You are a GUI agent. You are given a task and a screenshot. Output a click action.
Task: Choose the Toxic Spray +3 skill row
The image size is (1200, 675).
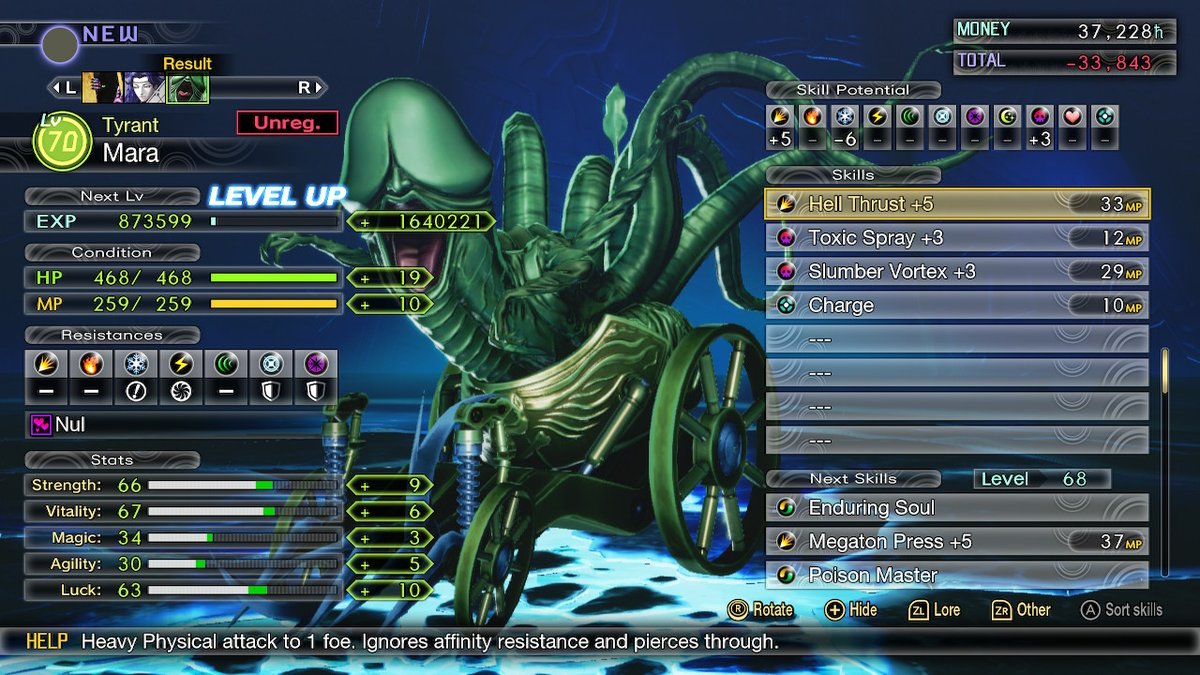tap(957, 238)
